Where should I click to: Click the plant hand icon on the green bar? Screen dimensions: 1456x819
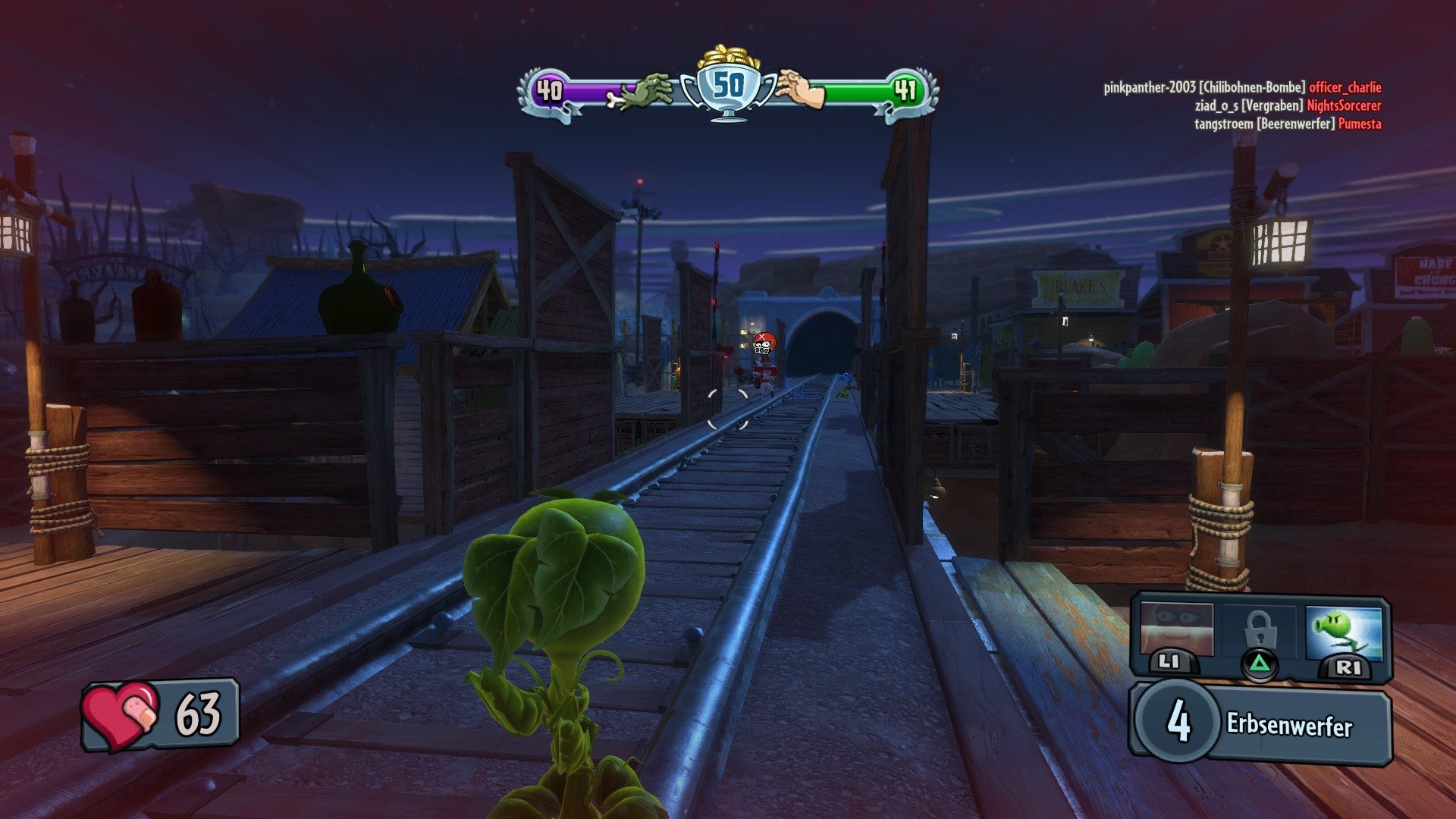[x=799, y=90]
